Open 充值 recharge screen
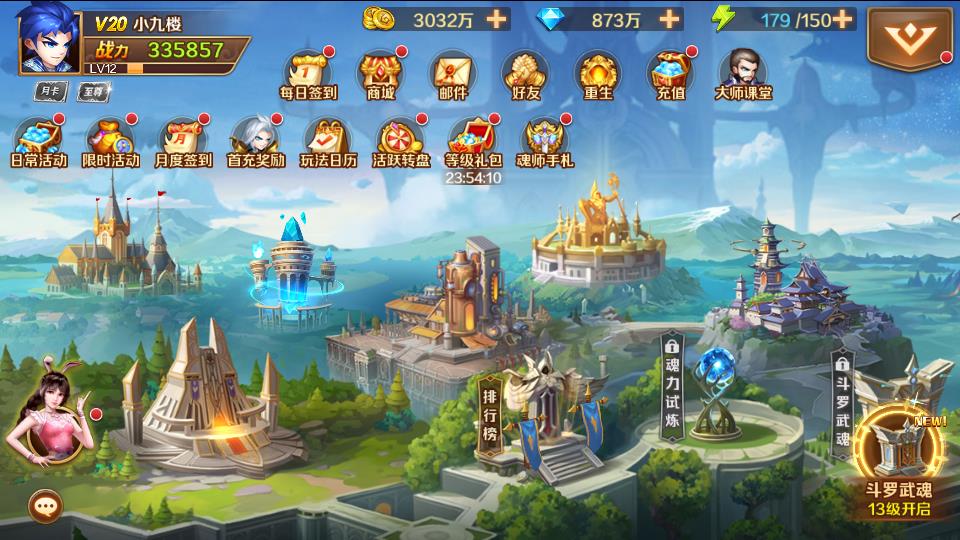 click(x=668, y=74)
